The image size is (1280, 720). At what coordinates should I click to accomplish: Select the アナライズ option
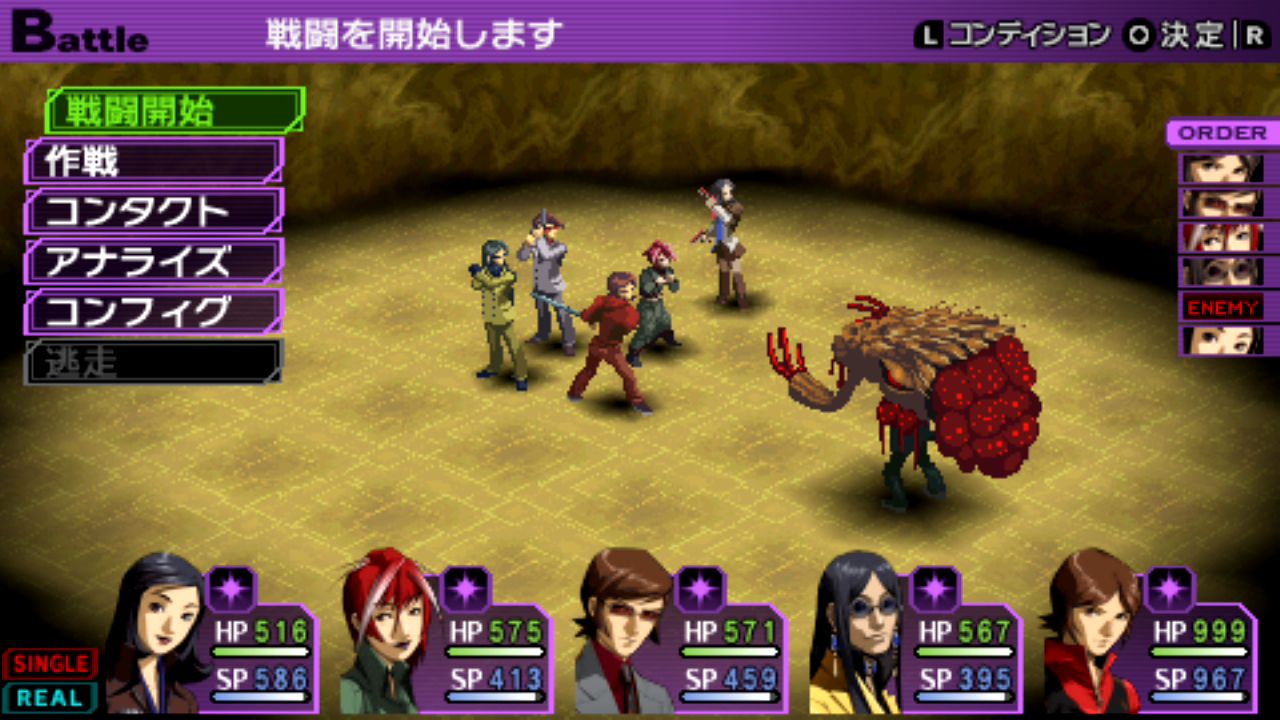coord(154,261)
